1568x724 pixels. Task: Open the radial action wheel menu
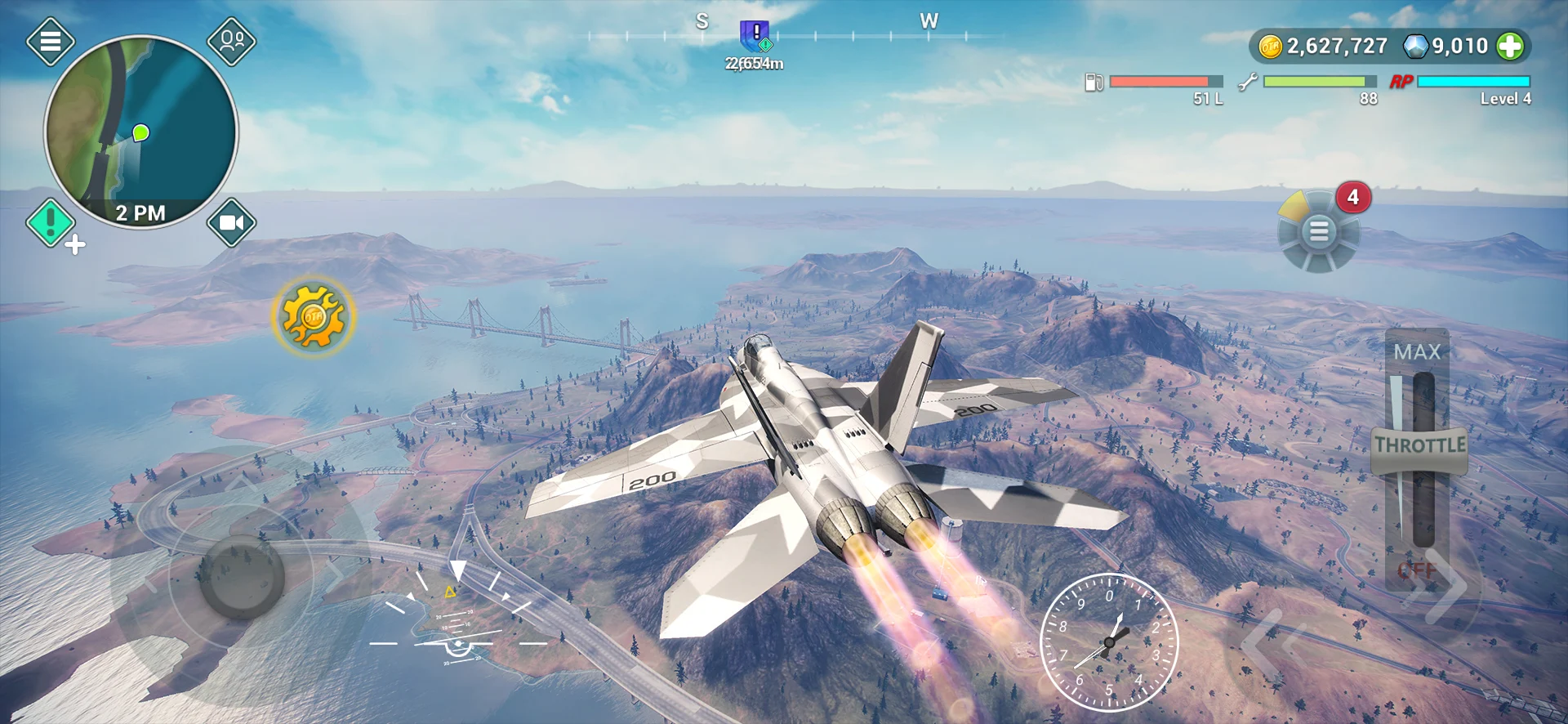pos(1318,232)
